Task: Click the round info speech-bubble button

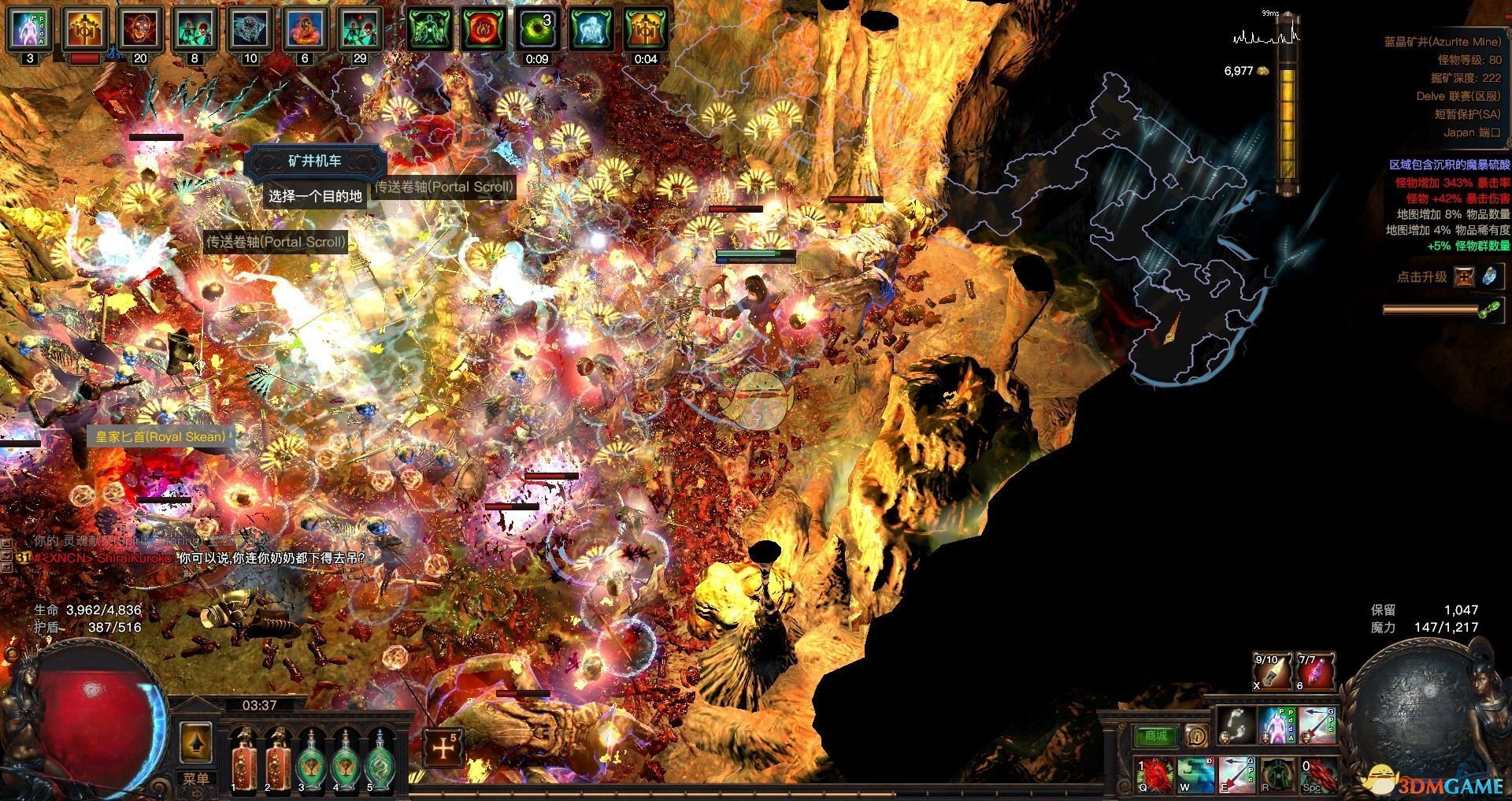Action: pyautogui.click(x=1196, y=736)
